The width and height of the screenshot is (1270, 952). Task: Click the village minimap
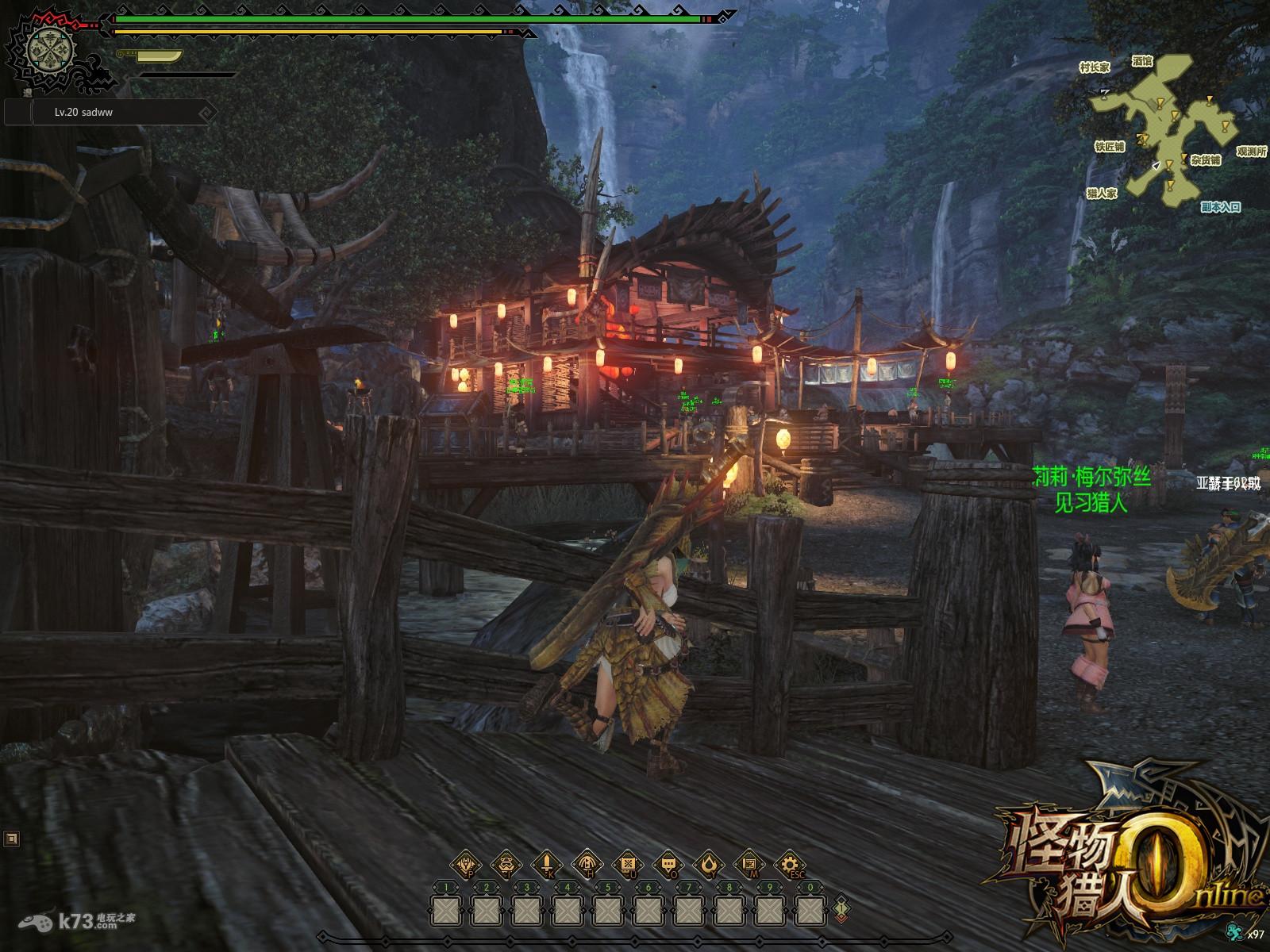tap(1167, 127)
